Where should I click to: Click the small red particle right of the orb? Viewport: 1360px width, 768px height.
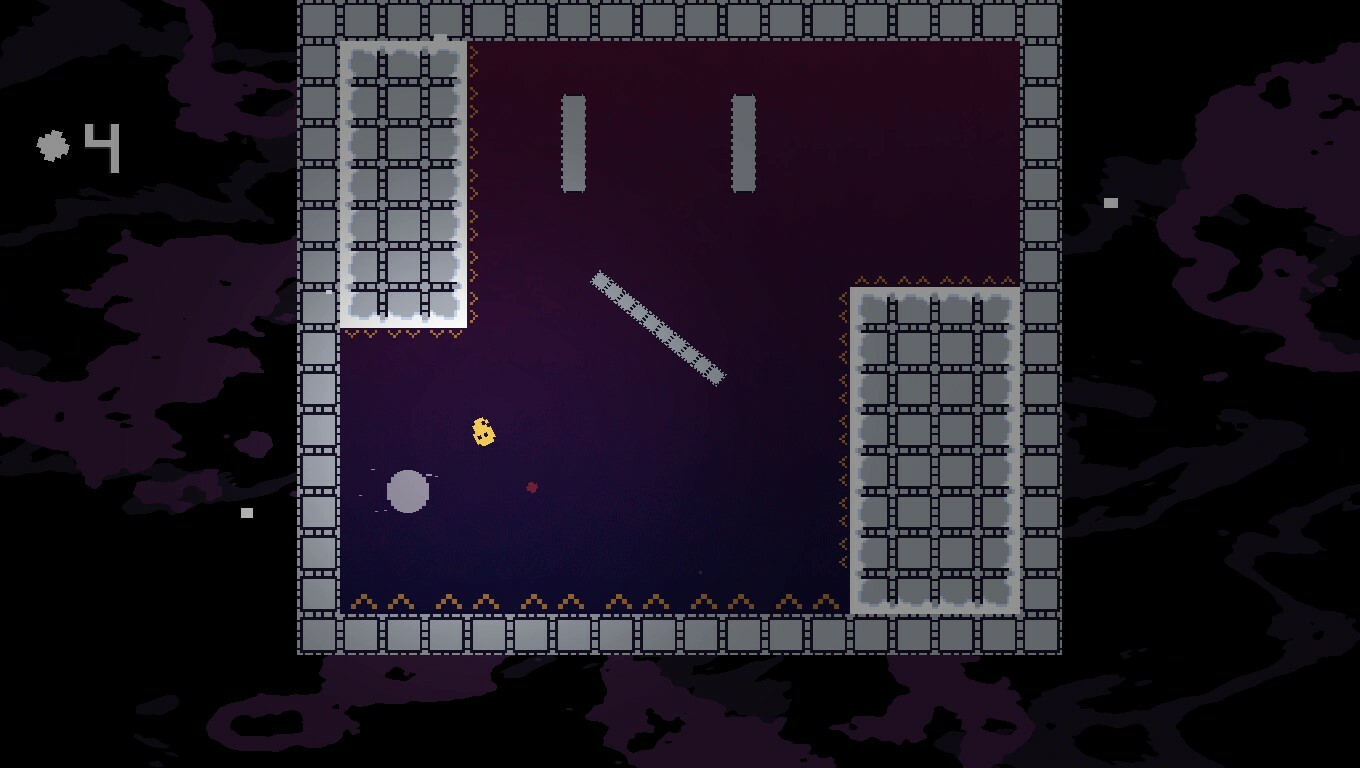pyautogui.click(x=530, y=487)
